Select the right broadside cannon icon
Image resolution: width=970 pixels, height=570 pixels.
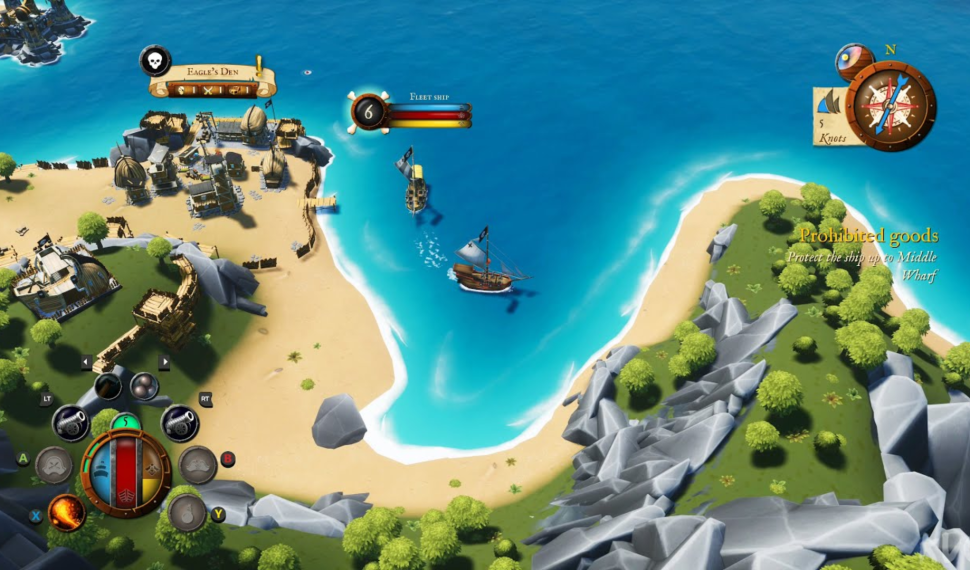tap(179, 422)
